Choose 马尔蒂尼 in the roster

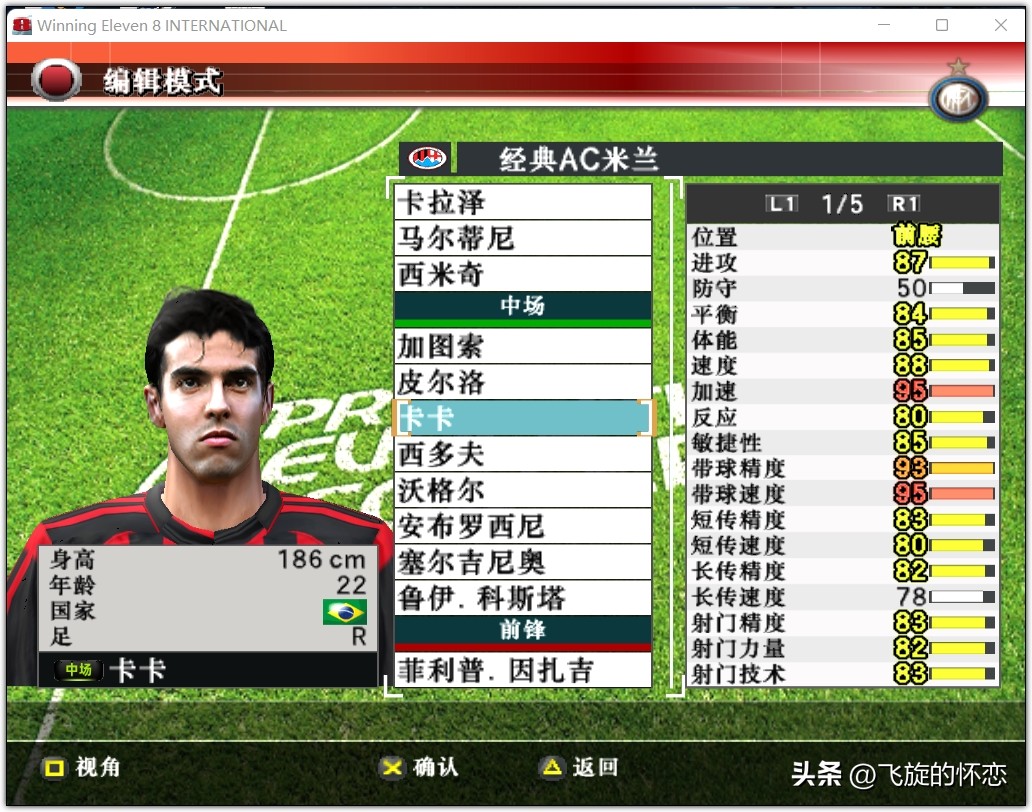coord(522,239)
